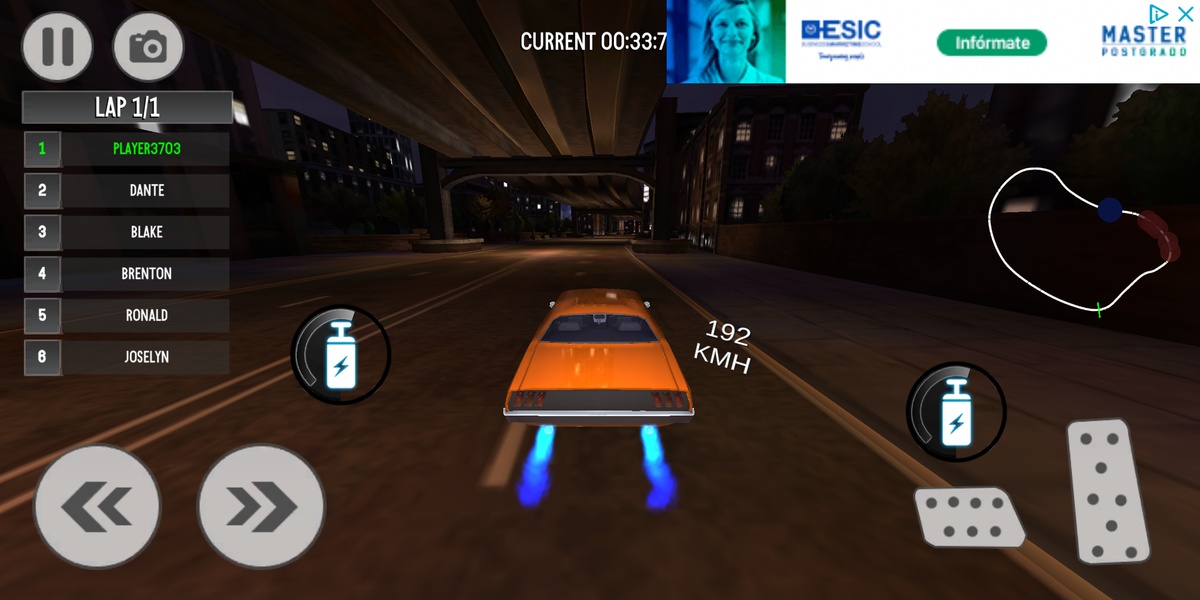Pause the race
Image resolution: width=1200 pixels, height=600 pixels.
pyautogui.click(x=58, y=46)
